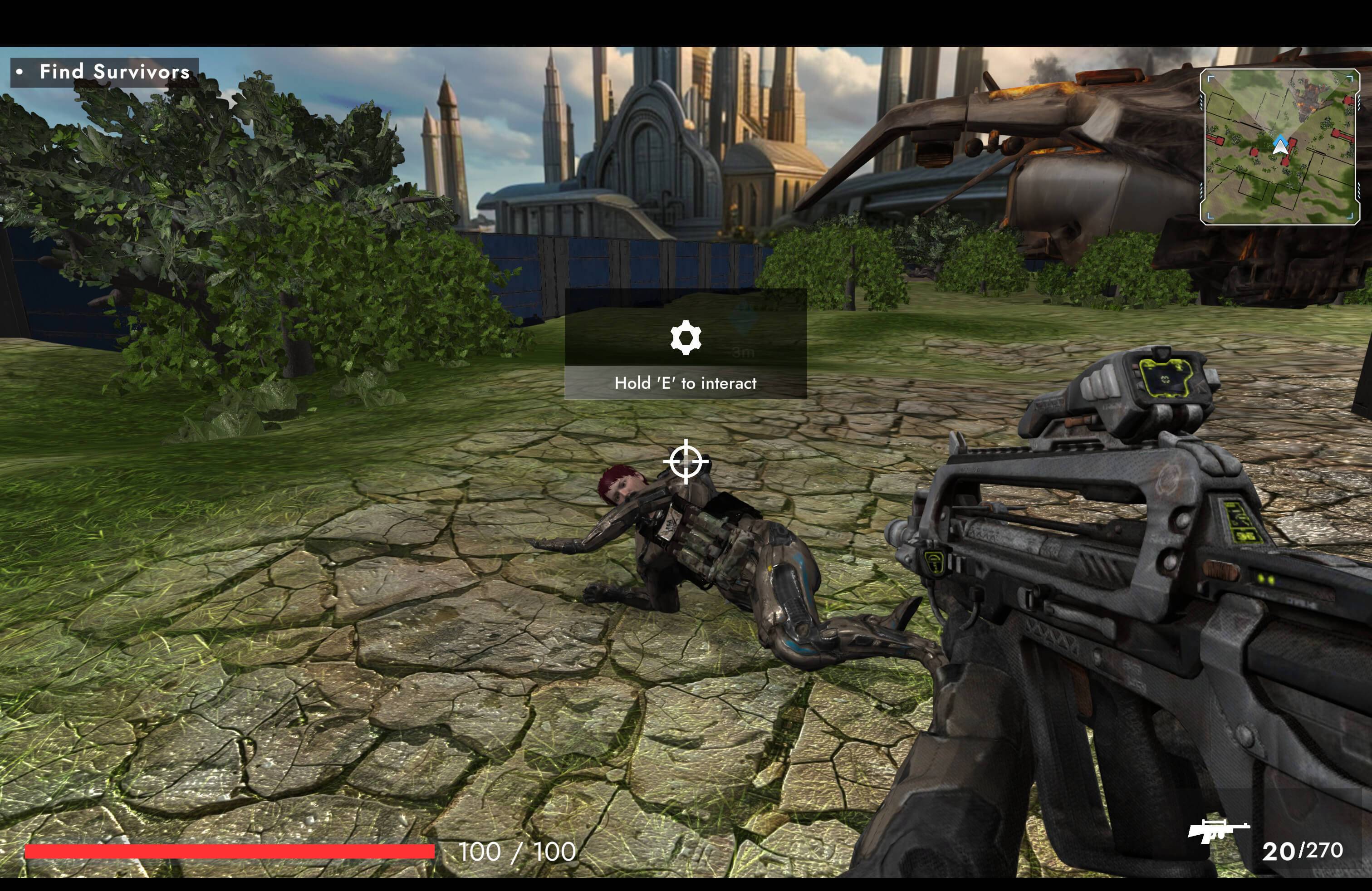
Task: Open the minimap in the corner
Action: (1279, 147)
